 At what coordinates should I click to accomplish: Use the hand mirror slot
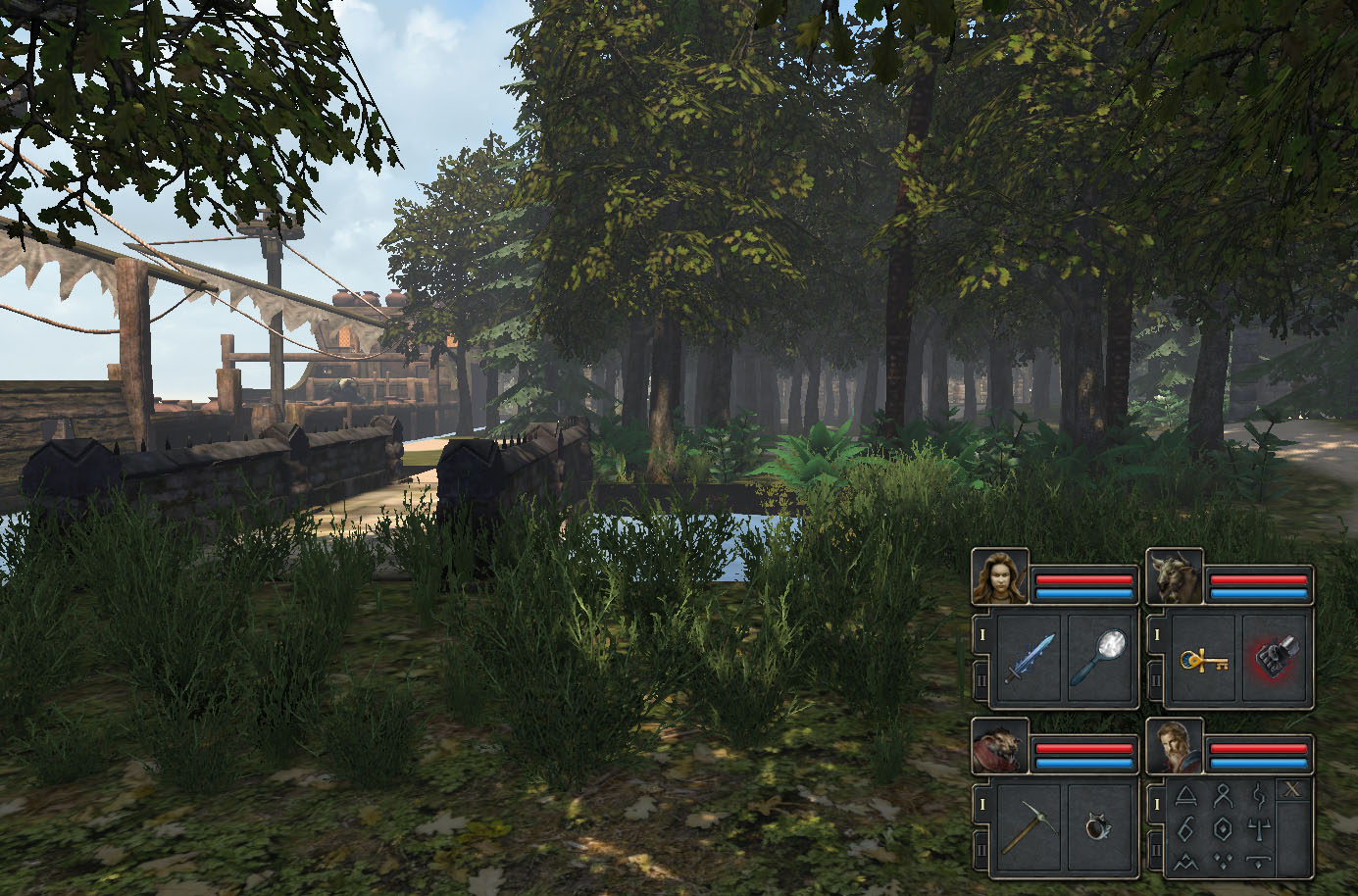click(x=1100, y=658)
